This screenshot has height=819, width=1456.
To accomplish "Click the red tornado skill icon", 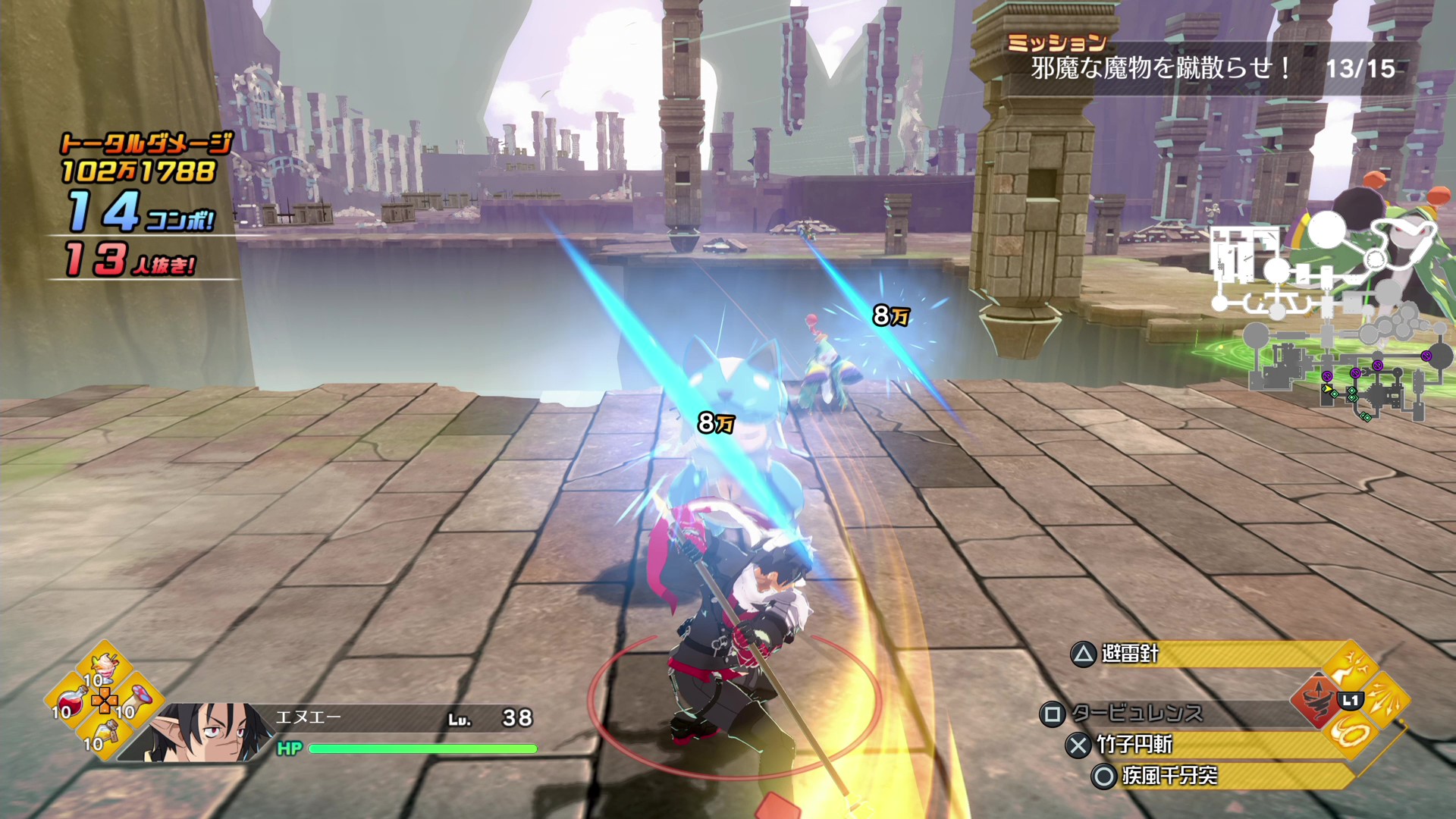I will click(1316, 701).
